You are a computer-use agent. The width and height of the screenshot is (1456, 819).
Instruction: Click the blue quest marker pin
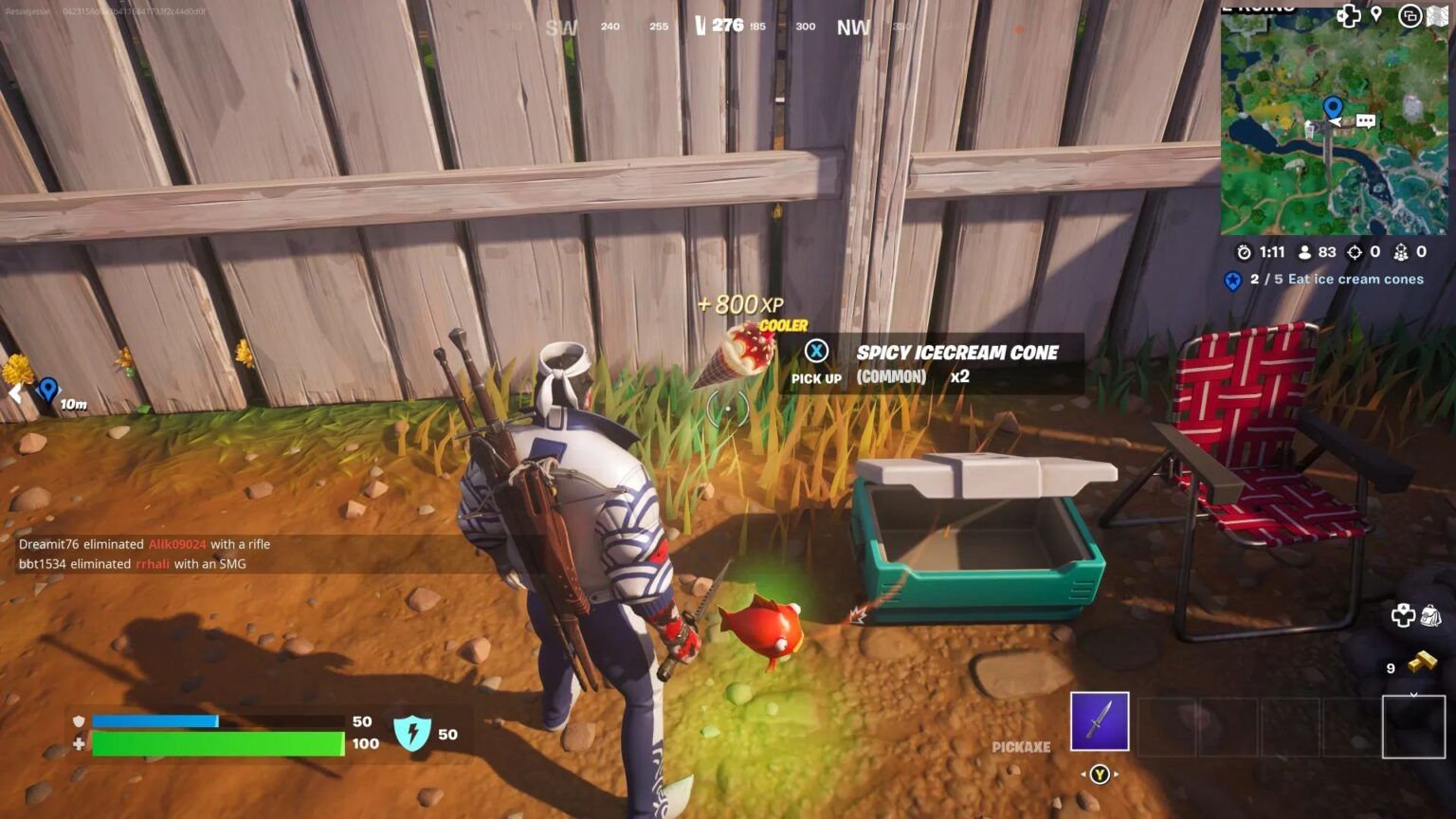[1232, 280]
